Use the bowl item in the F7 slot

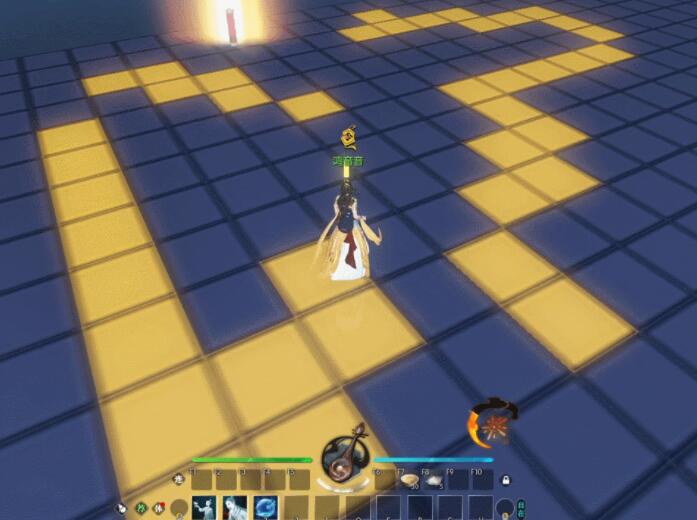408,480
